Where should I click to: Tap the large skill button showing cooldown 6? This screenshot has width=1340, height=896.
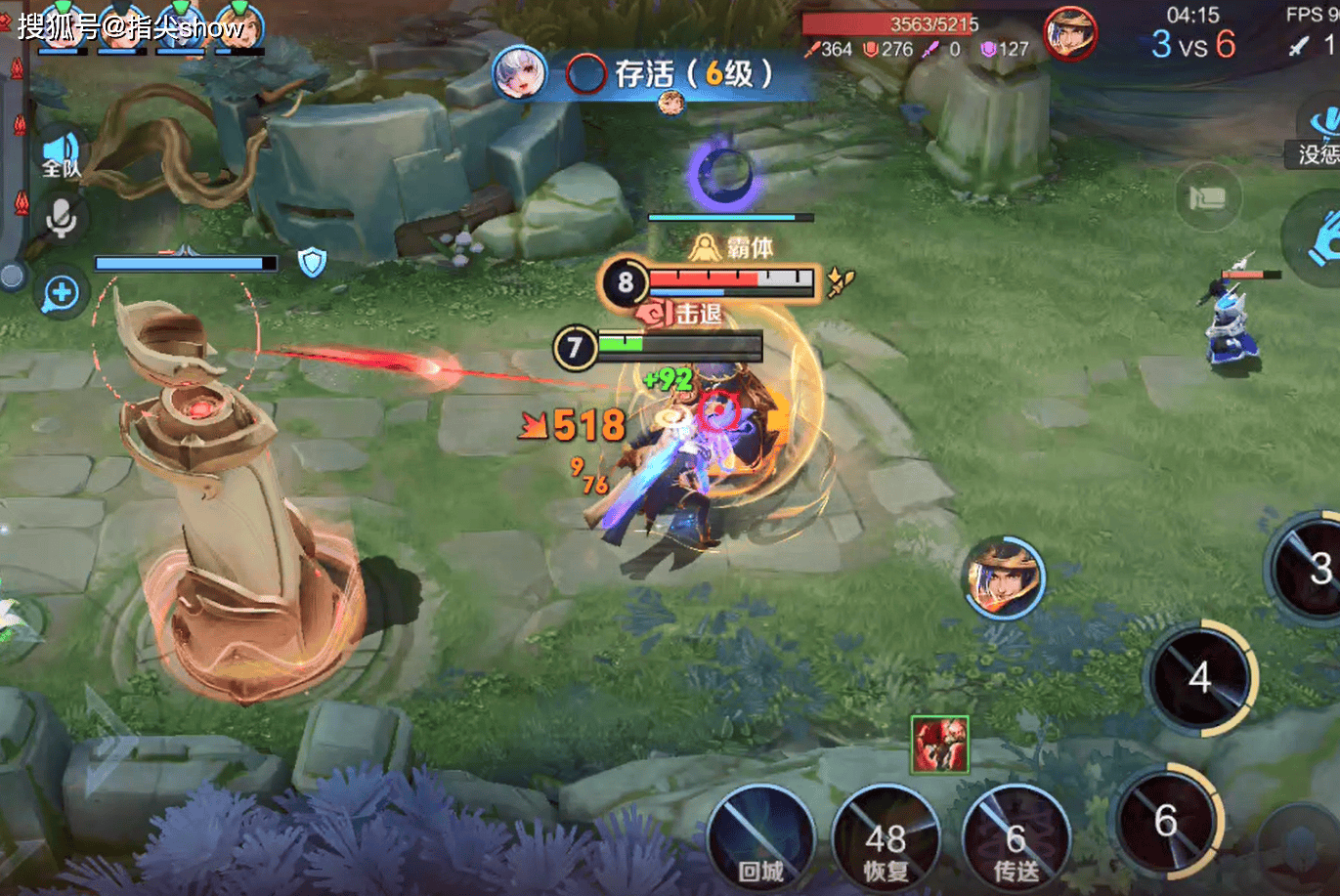pos(1167,821)
